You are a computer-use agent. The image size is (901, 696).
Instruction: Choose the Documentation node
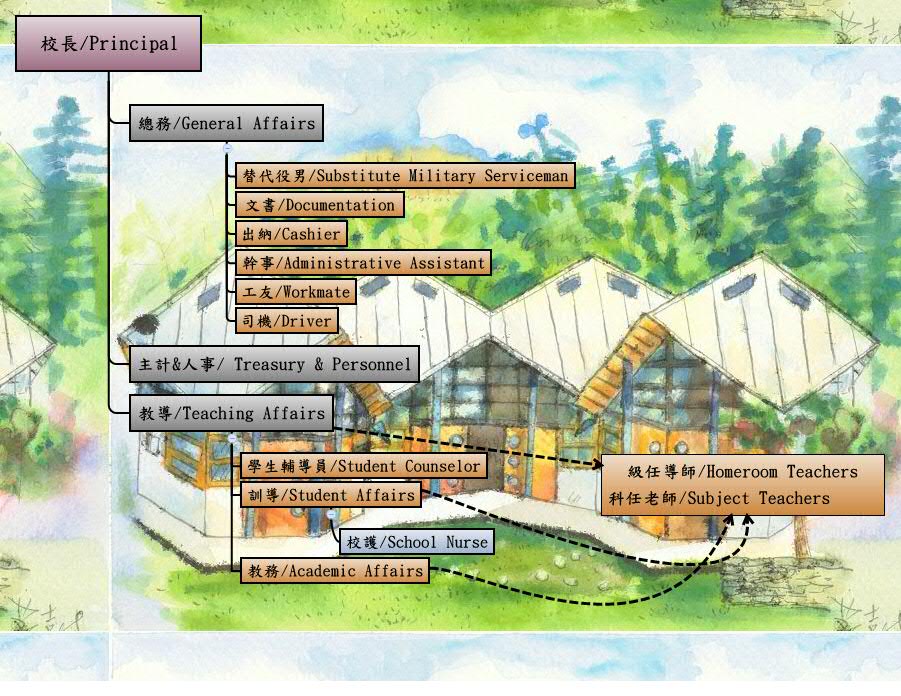tap(320, 205)
